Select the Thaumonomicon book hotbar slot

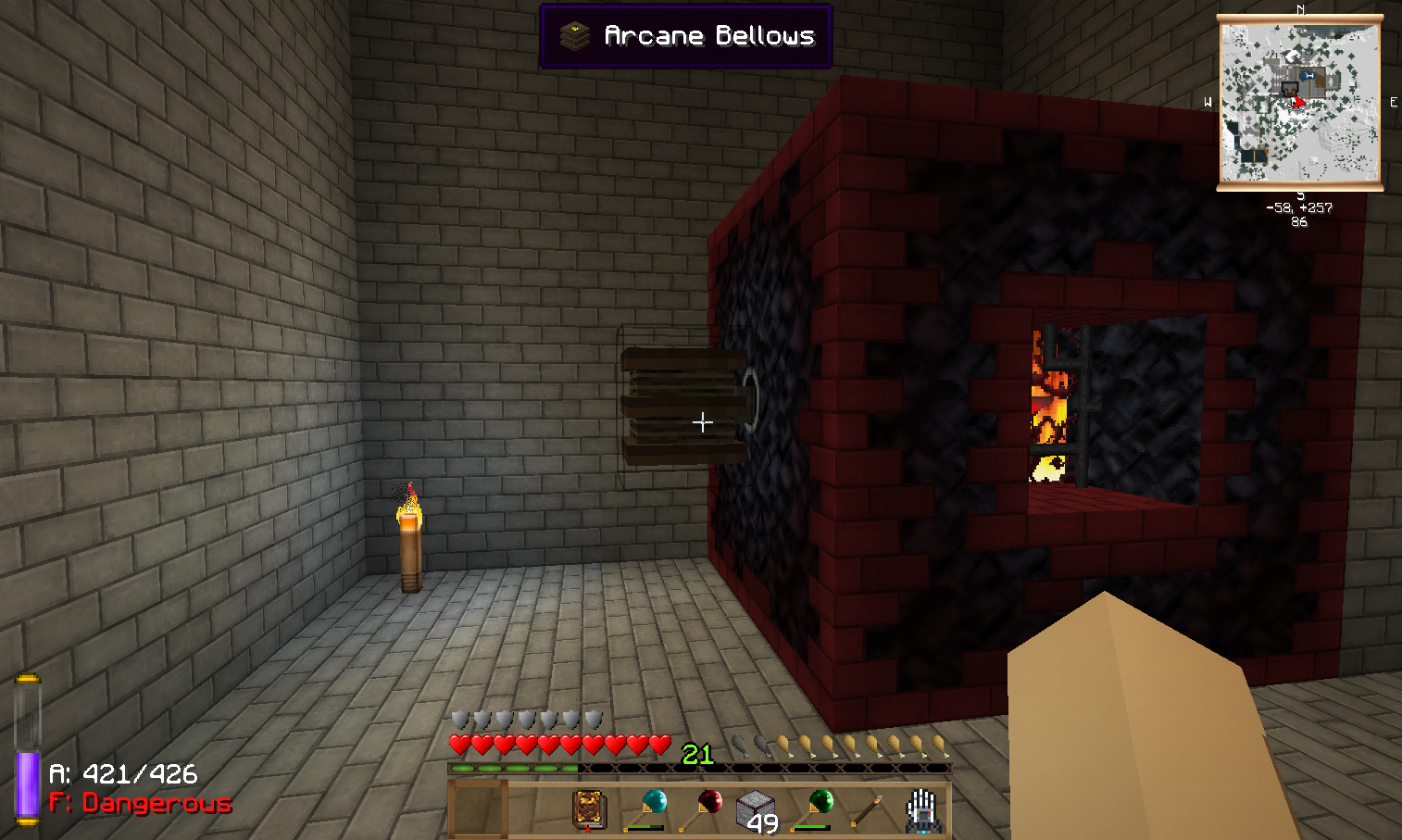pyautogui.click(x=589, y=809)
